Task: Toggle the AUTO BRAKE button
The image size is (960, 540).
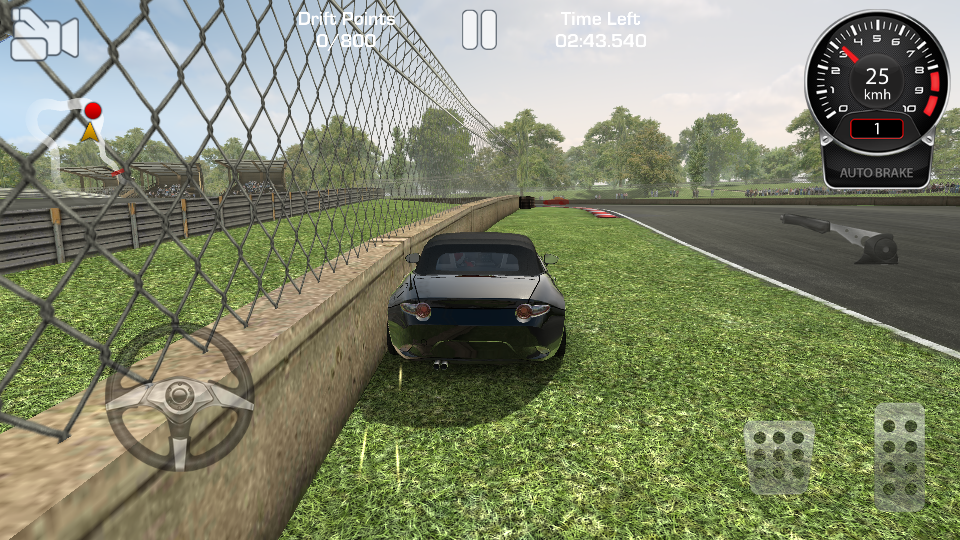Action: click(x=875, y=172)
